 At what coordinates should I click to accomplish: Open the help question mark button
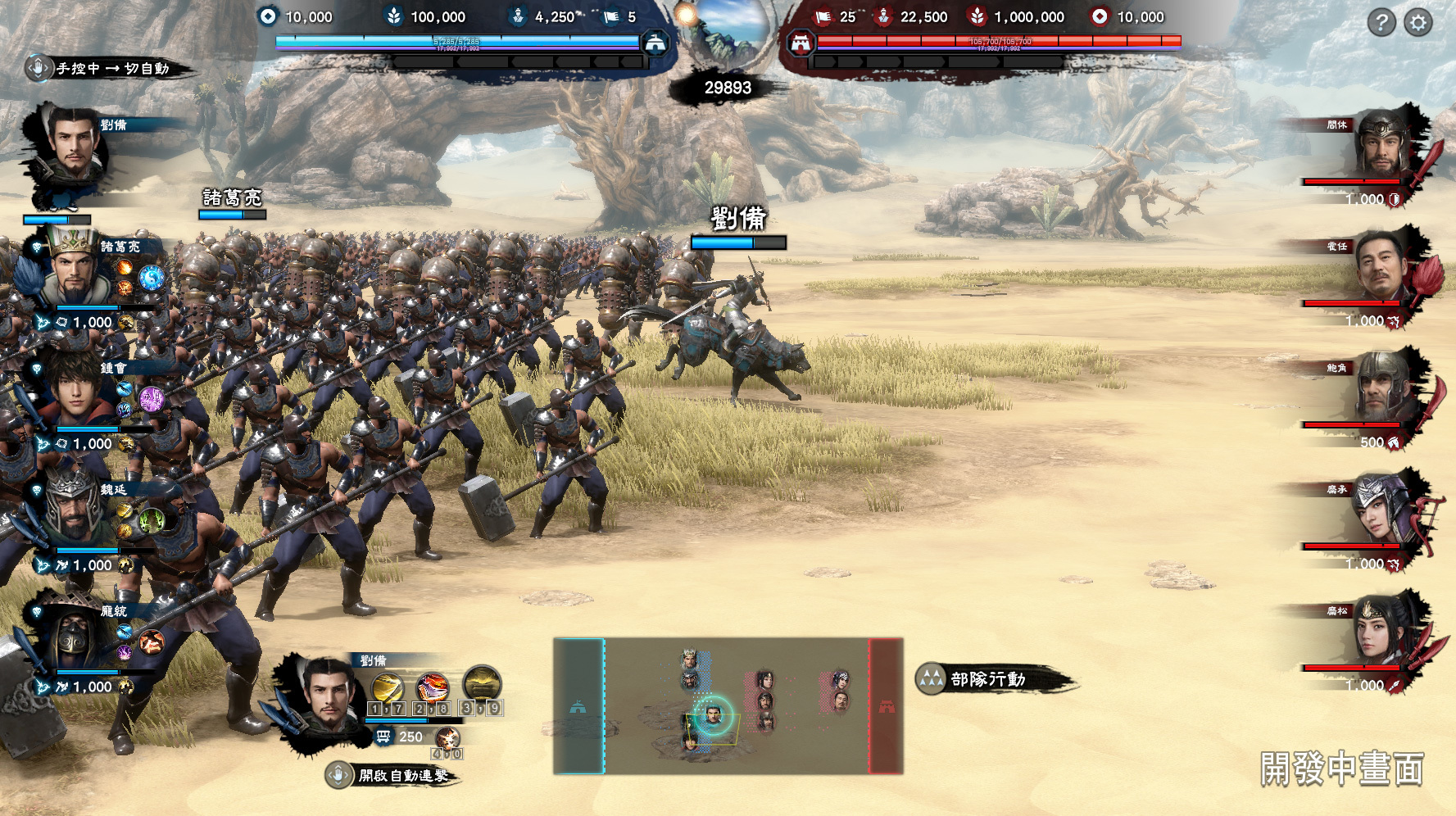coord(1381,23)
